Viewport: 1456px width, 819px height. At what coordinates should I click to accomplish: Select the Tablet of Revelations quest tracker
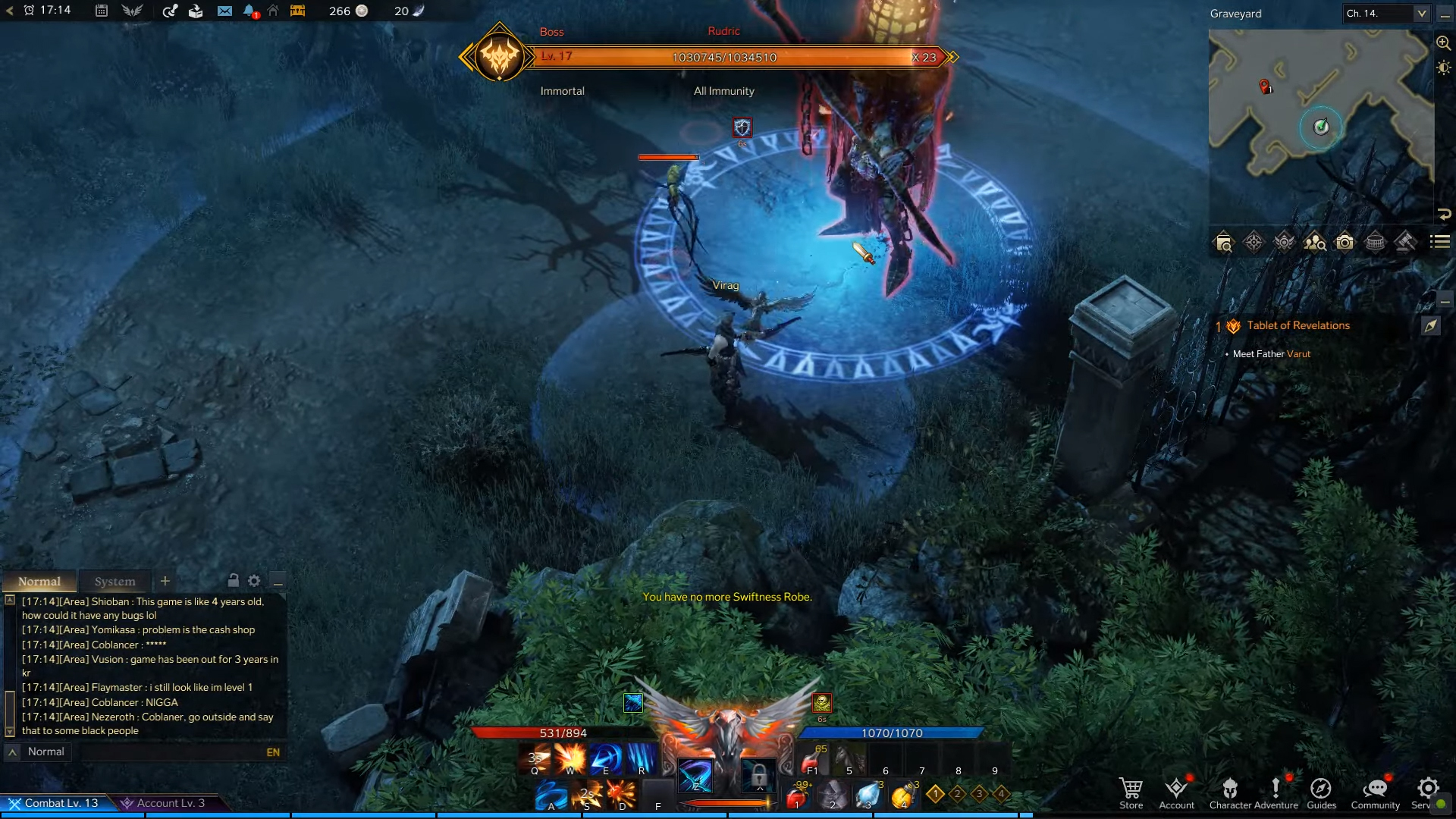pyautogui.click(x=1298, y=326)
